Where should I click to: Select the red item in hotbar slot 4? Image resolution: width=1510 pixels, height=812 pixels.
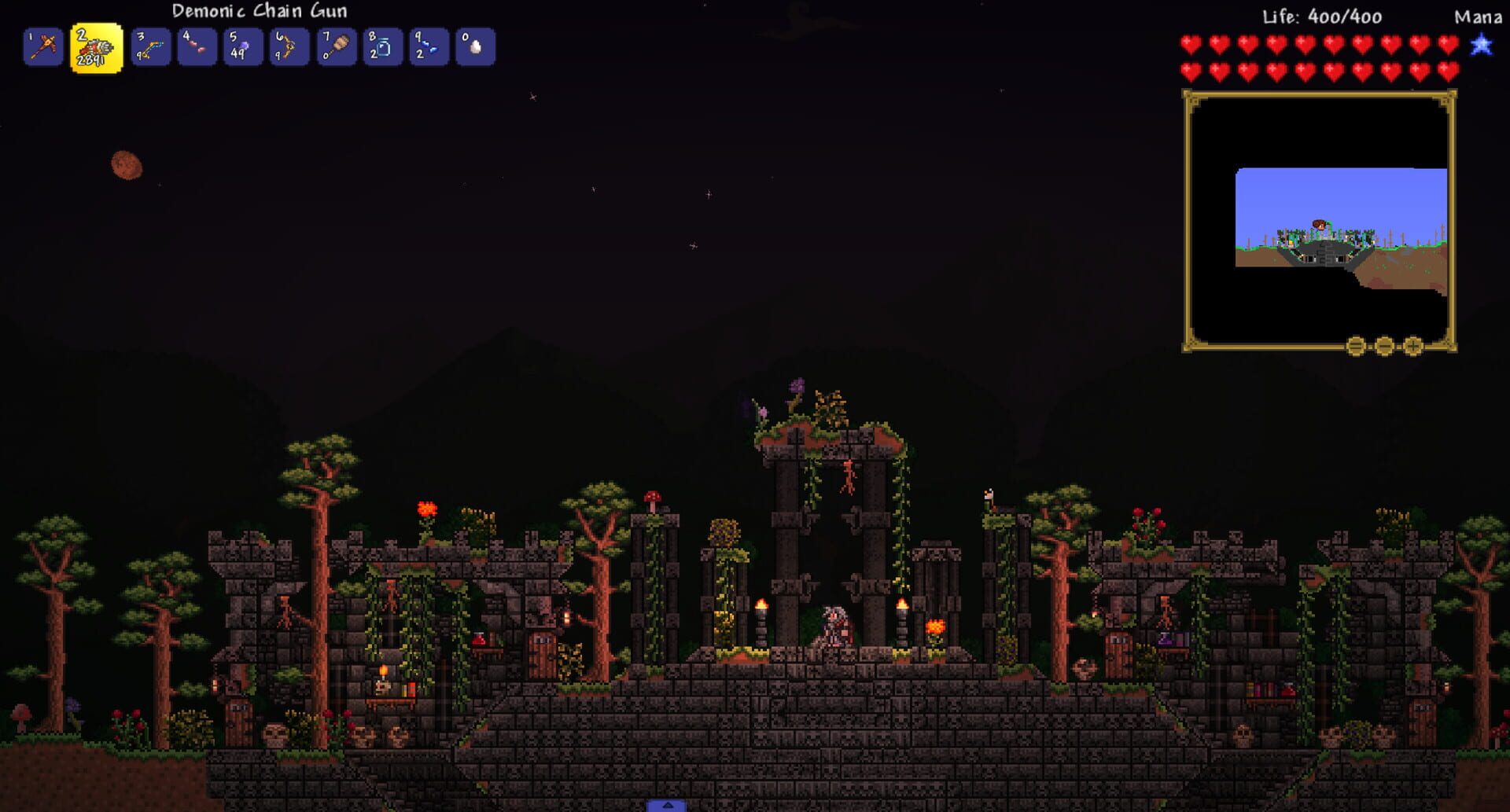click(197, 47)
